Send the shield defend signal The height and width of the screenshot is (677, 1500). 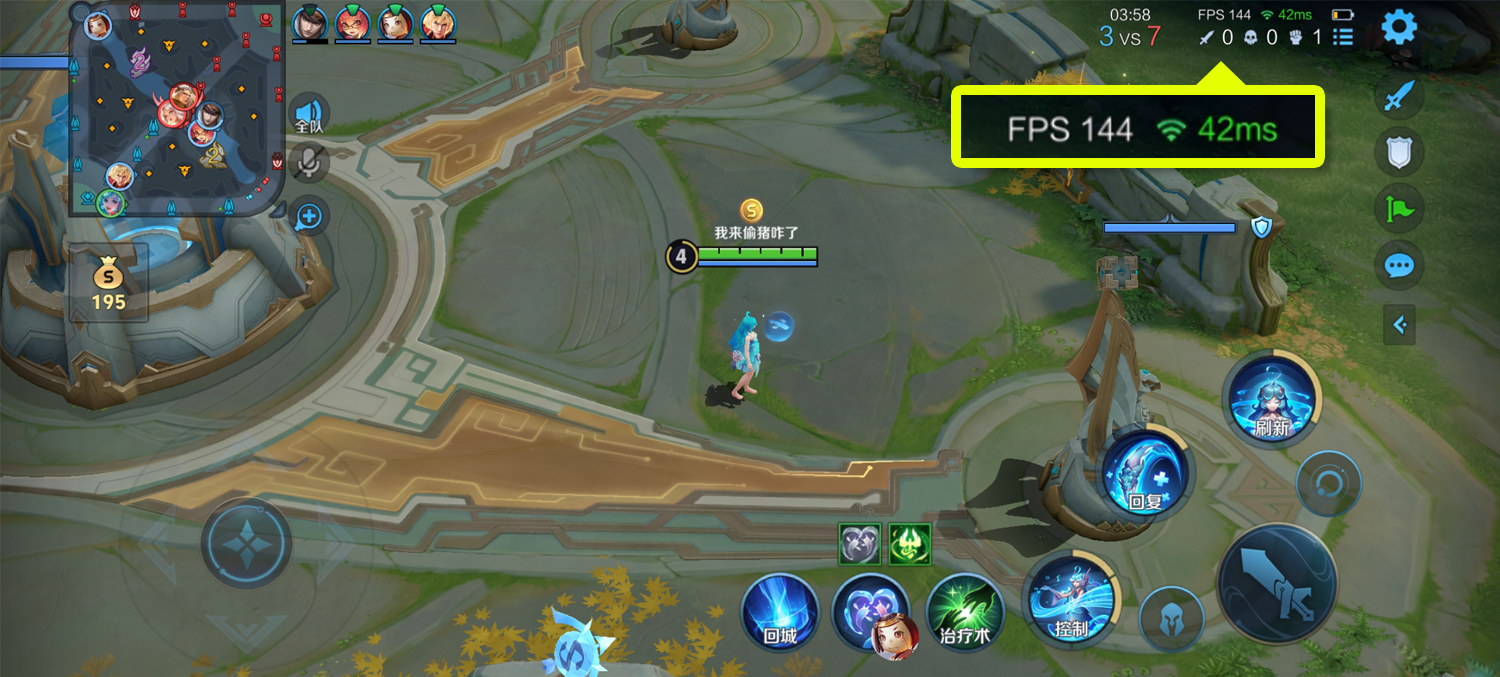click(1399, 153)
